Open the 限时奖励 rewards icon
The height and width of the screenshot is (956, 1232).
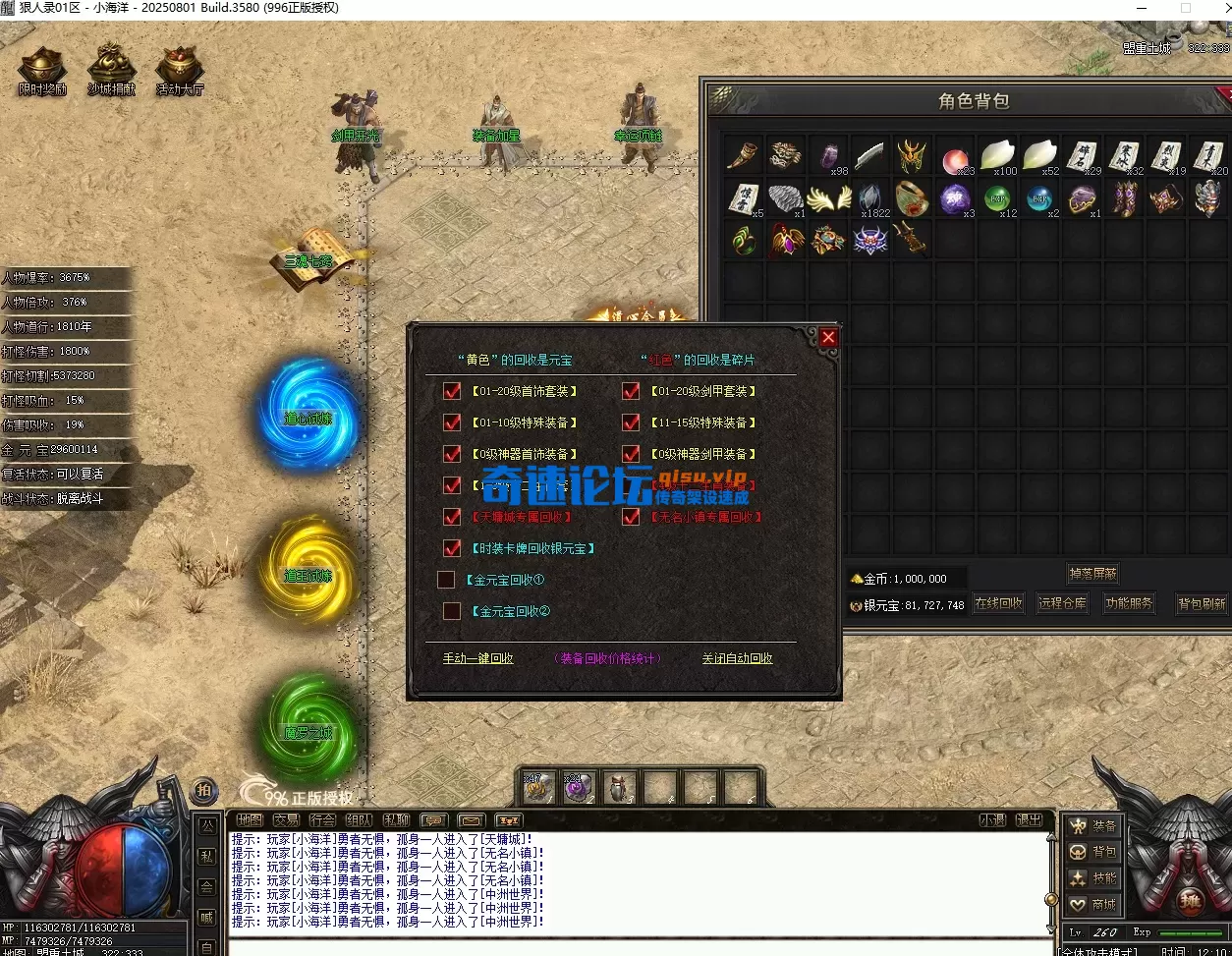click(x=42, y=71)
